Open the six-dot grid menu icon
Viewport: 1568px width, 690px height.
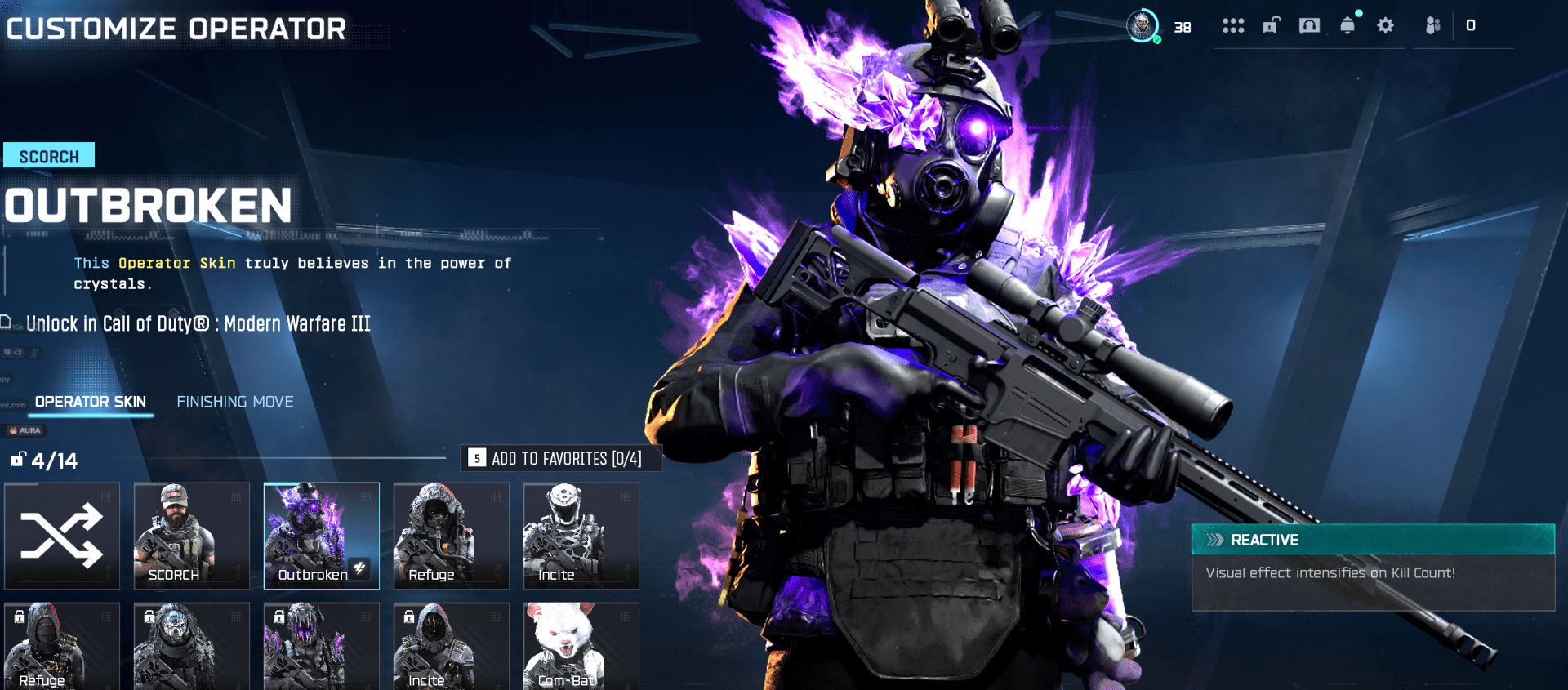(x=1233, y=26)
